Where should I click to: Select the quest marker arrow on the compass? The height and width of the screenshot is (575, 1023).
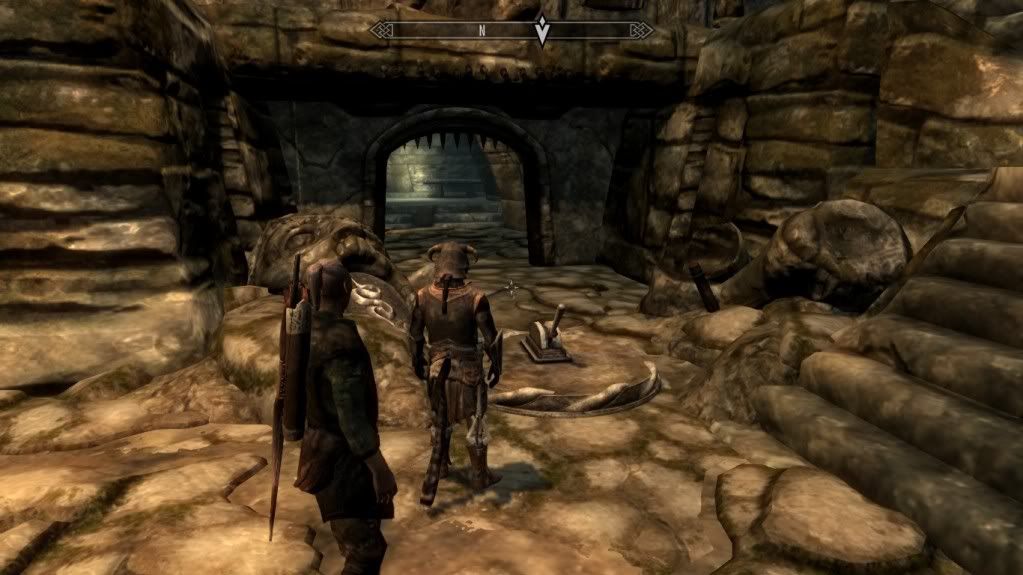click(542, 31)
